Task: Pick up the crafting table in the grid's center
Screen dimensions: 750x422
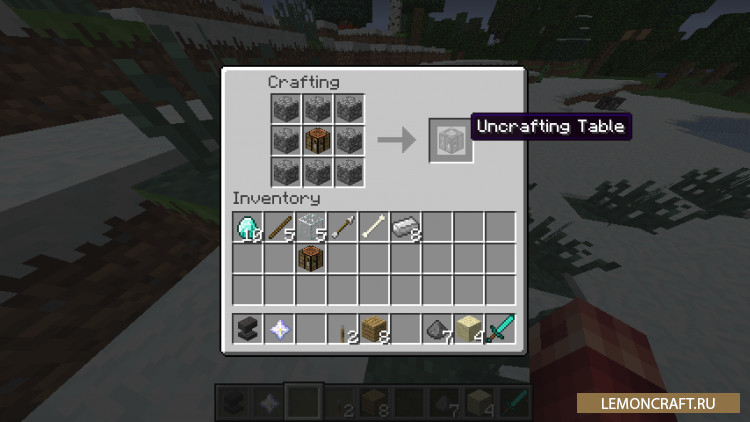Action: tap(317, 140)
